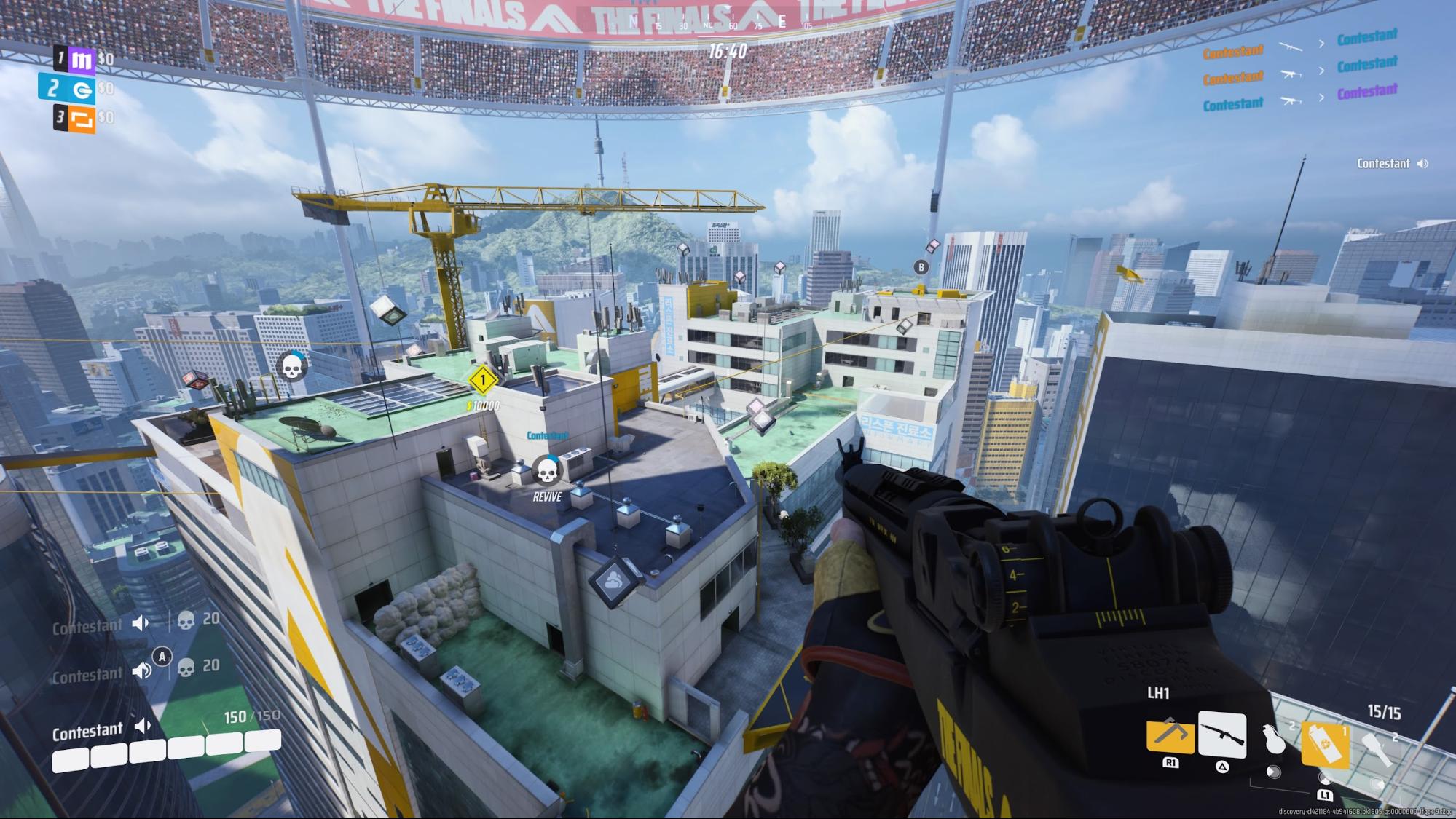Toggle voice icon of the top-right Contestant
Screen dimensions: 1456x819
tap(1422, 164)
